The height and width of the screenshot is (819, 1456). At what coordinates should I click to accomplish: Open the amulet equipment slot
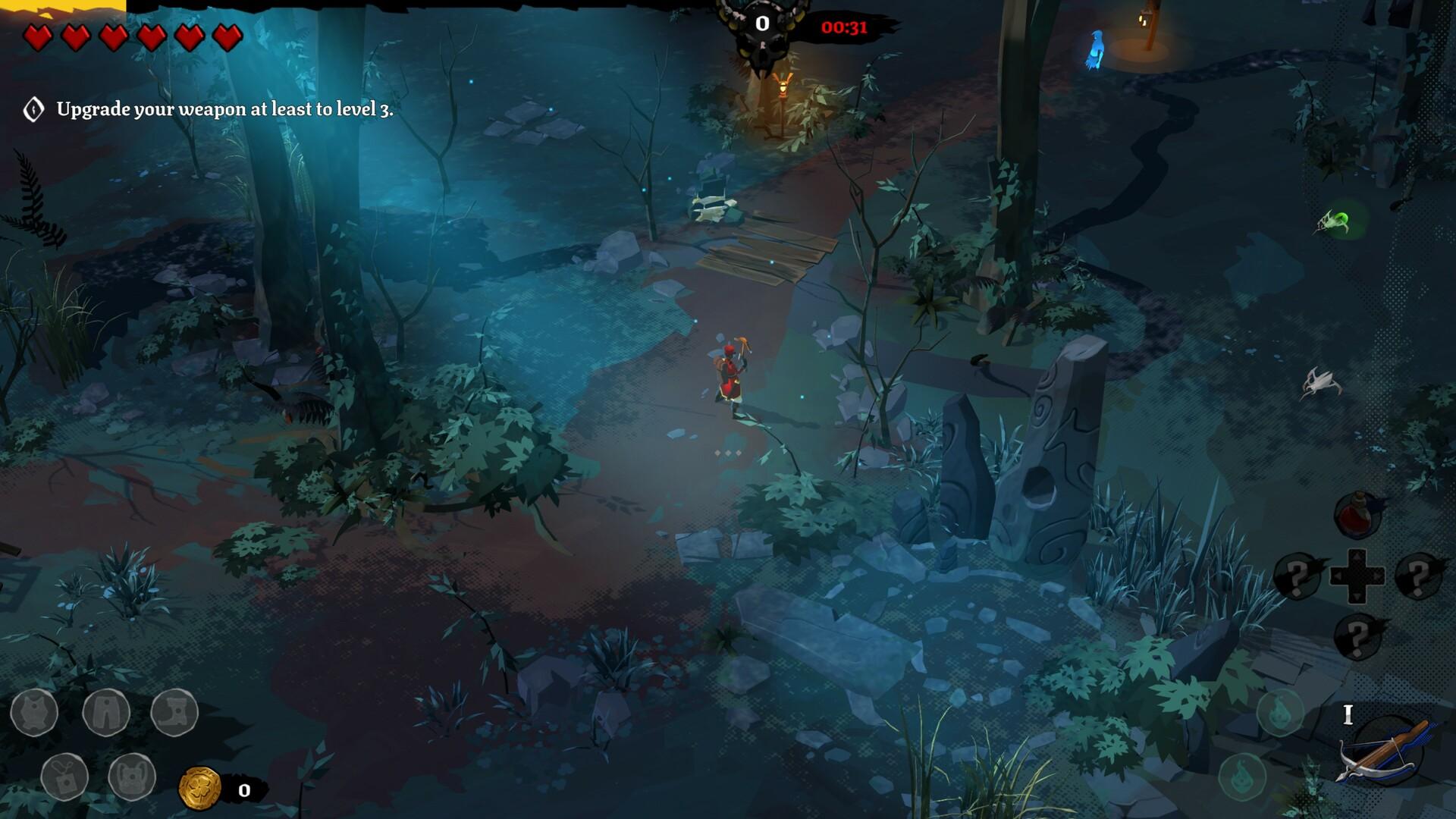65,777
